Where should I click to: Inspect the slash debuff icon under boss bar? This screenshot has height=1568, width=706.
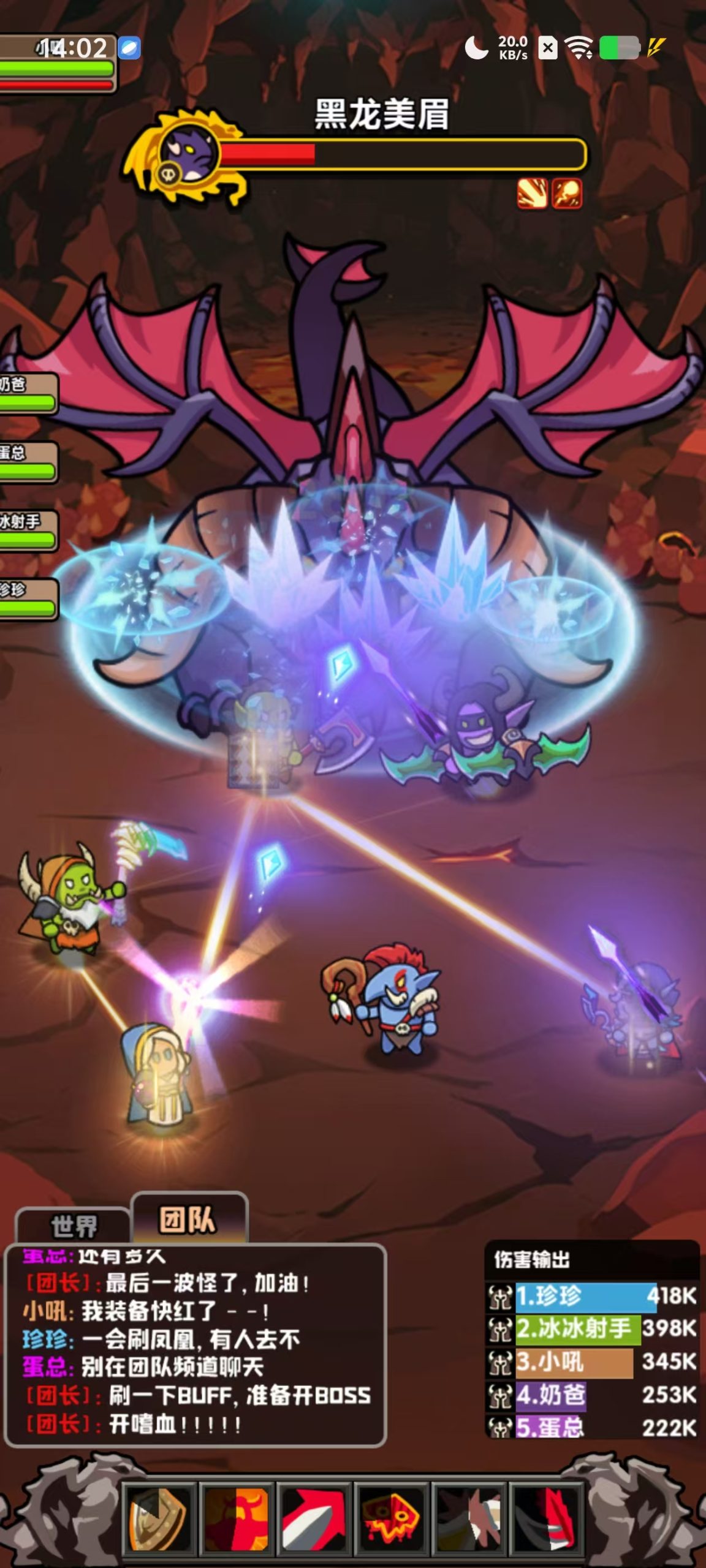(532, 194)
